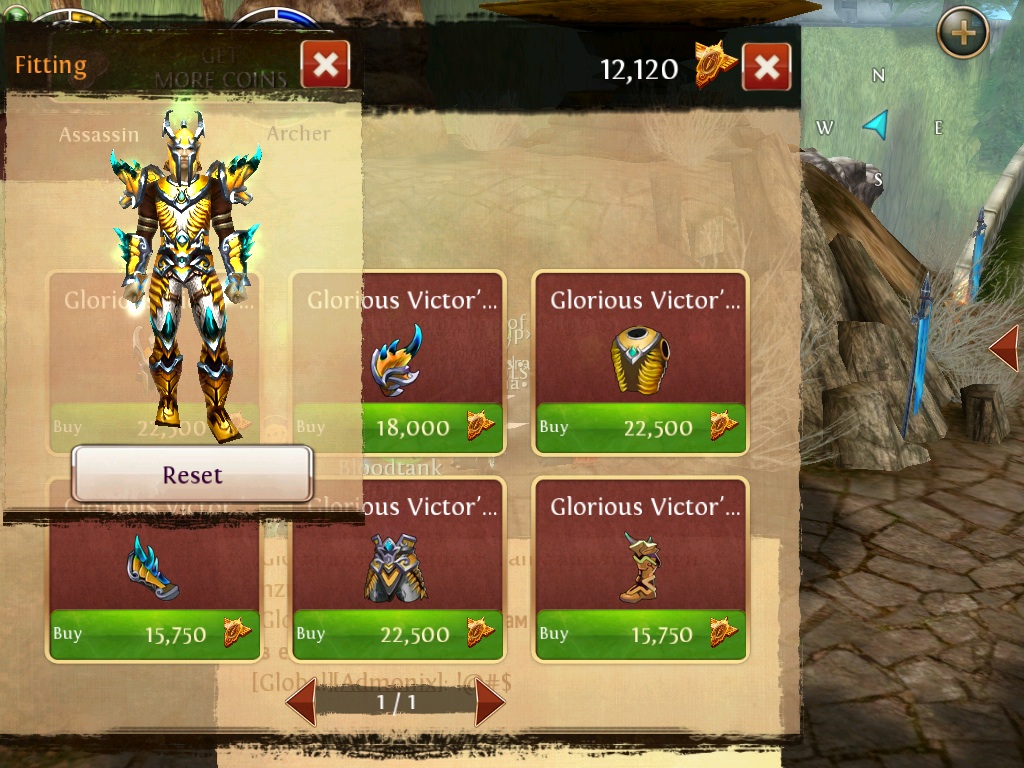Expand the side panel with red arrow
Screen dimensions: 1024x768
pyautogui.click(x=1004, y=349)
